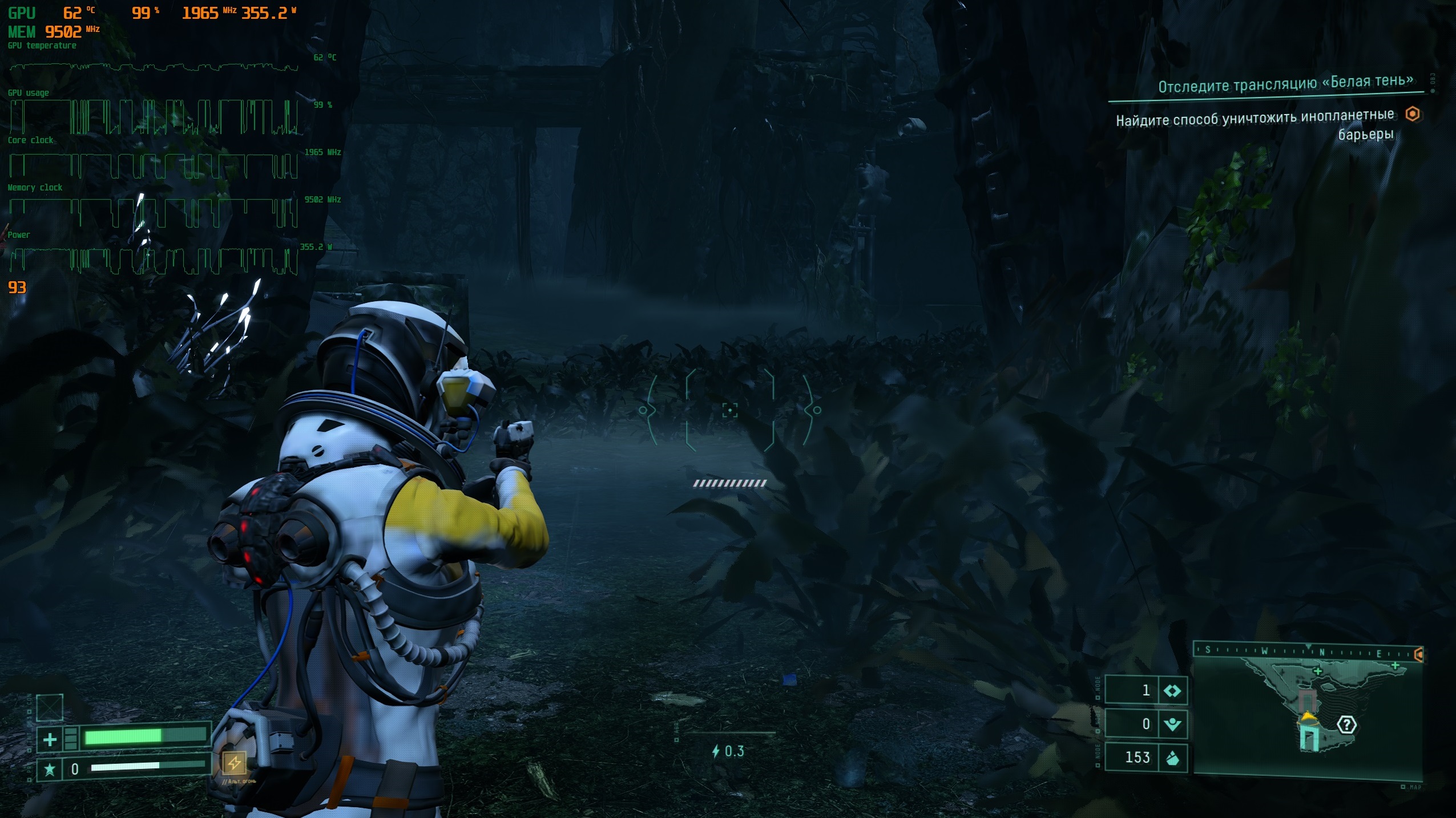Image resolution: width=1456 pixels, height=818 pixels.
Task: Click the double-diamond ether resource icon
Action: 1172,691
